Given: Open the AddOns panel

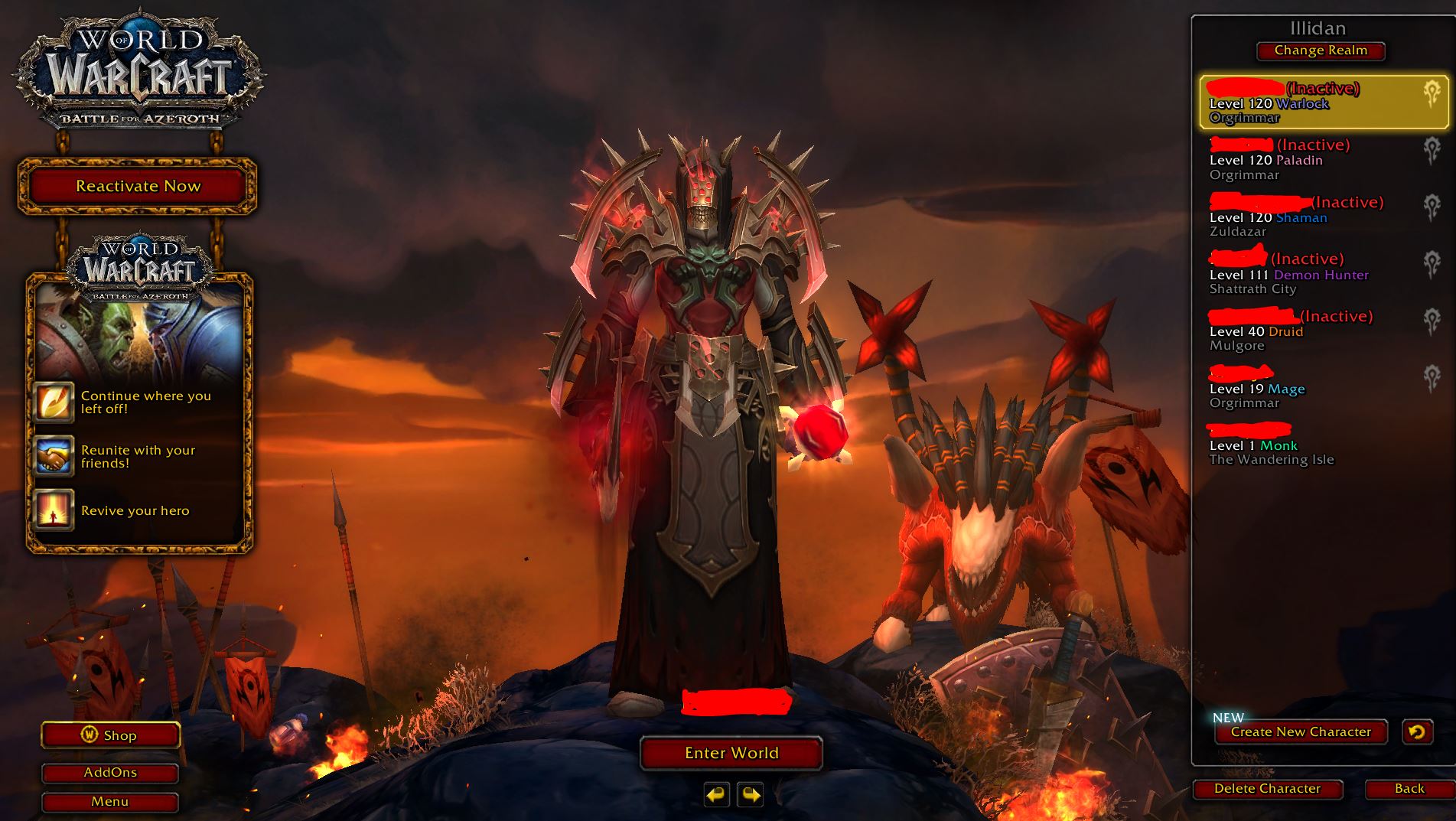Looking at the screenshot, I should 109,773.
